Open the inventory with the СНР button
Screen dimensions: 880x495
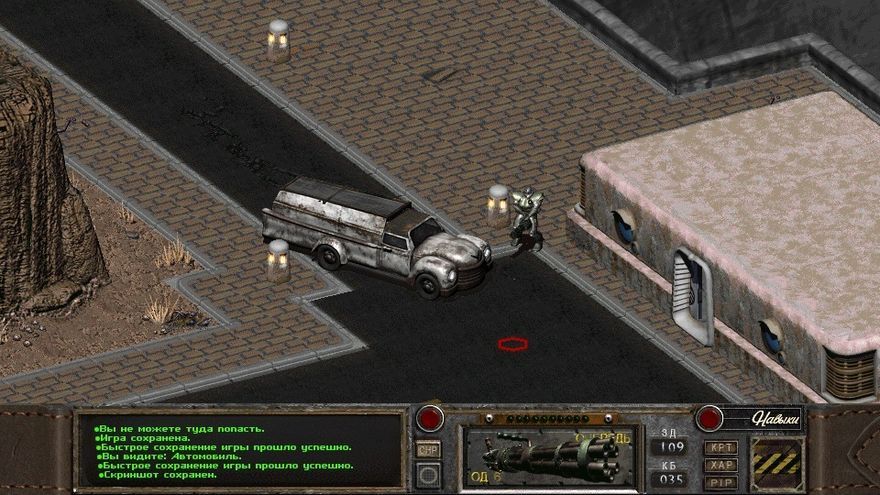pyautogui.click(x=428, y=449)
